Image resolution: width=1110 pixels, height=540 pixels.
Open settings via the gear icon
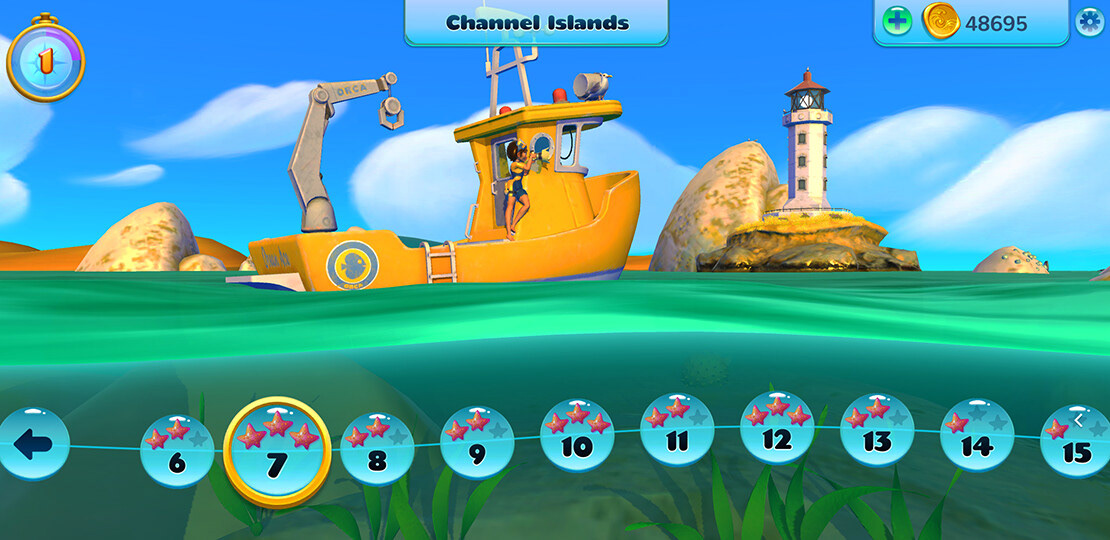click(1089, 21)
